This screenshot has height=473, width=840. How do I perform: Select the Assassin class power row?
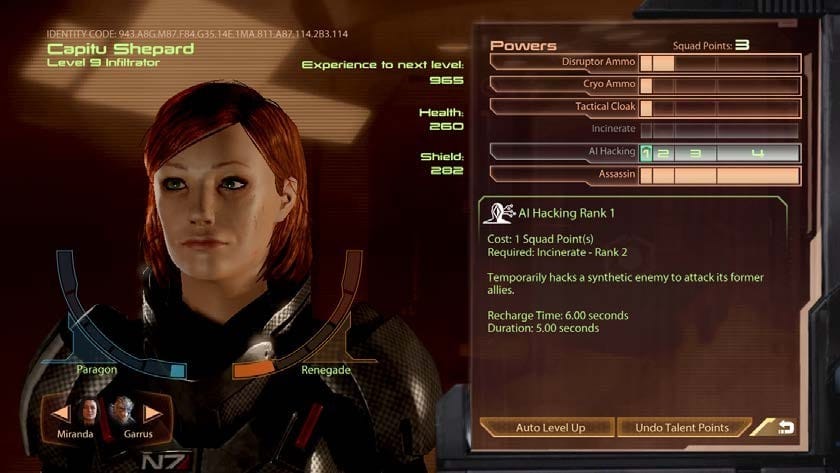click(564, 174)
